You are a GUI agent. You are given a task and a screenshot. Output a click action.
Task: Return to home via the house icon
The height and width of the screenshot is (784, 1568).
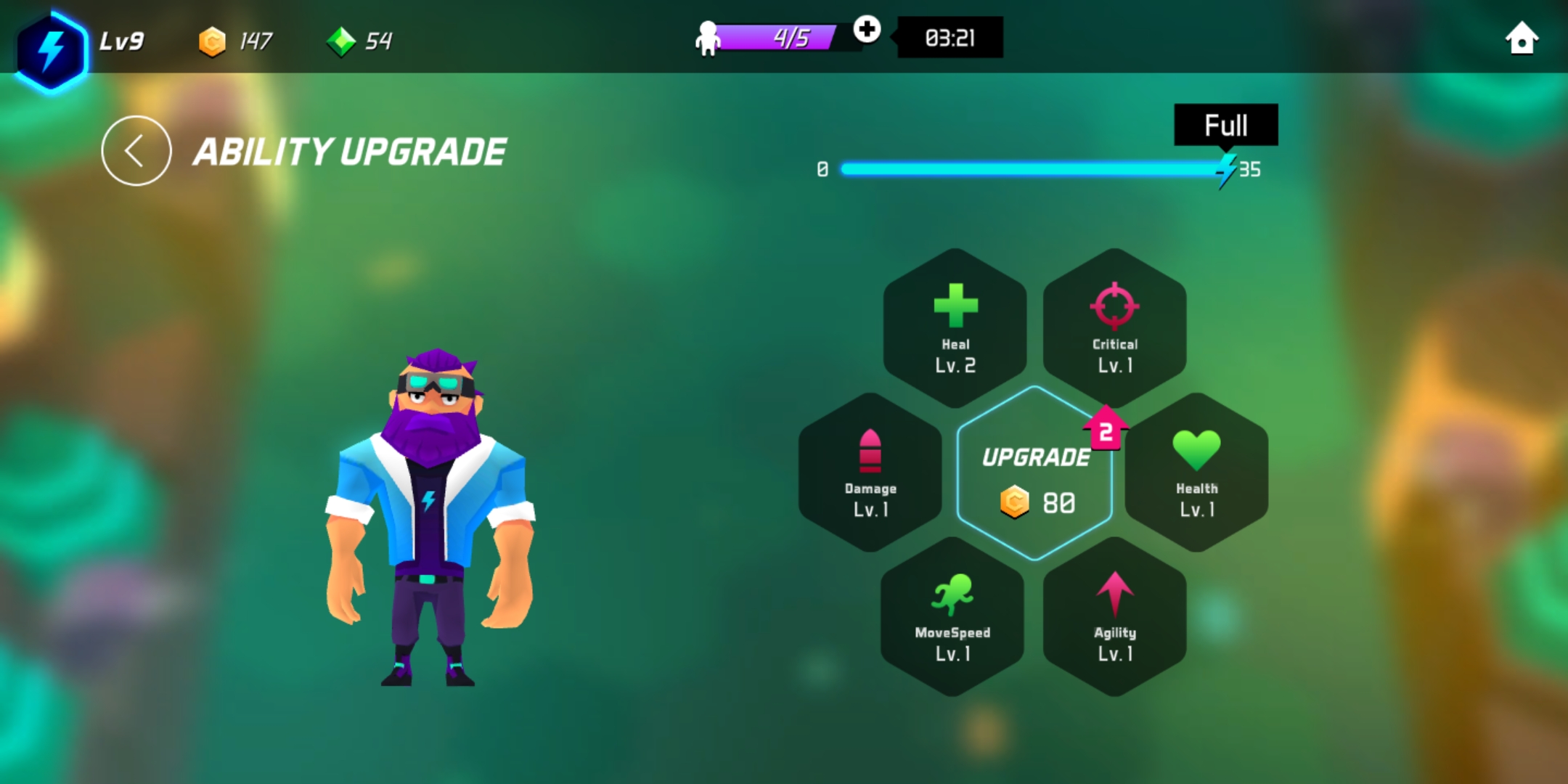(1522, 38)
